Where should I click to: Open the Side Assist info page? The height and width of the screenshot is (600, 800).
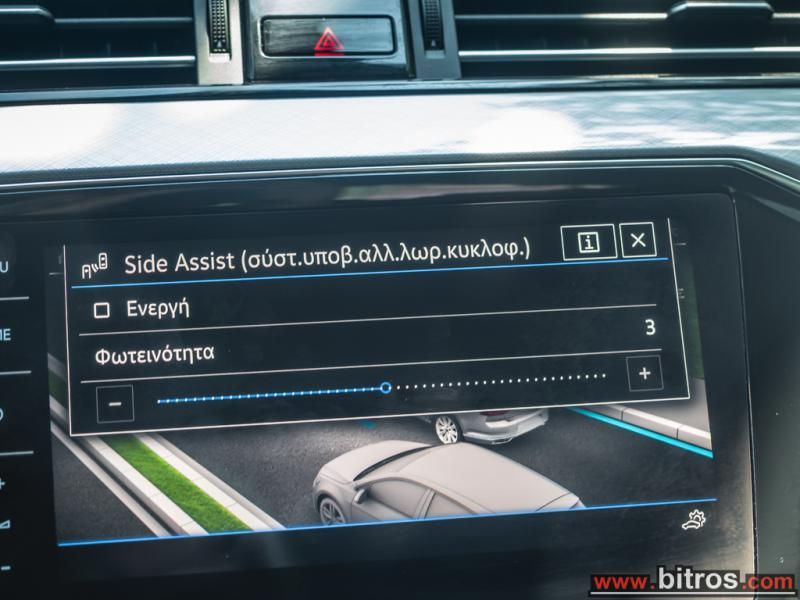(588, 243)
